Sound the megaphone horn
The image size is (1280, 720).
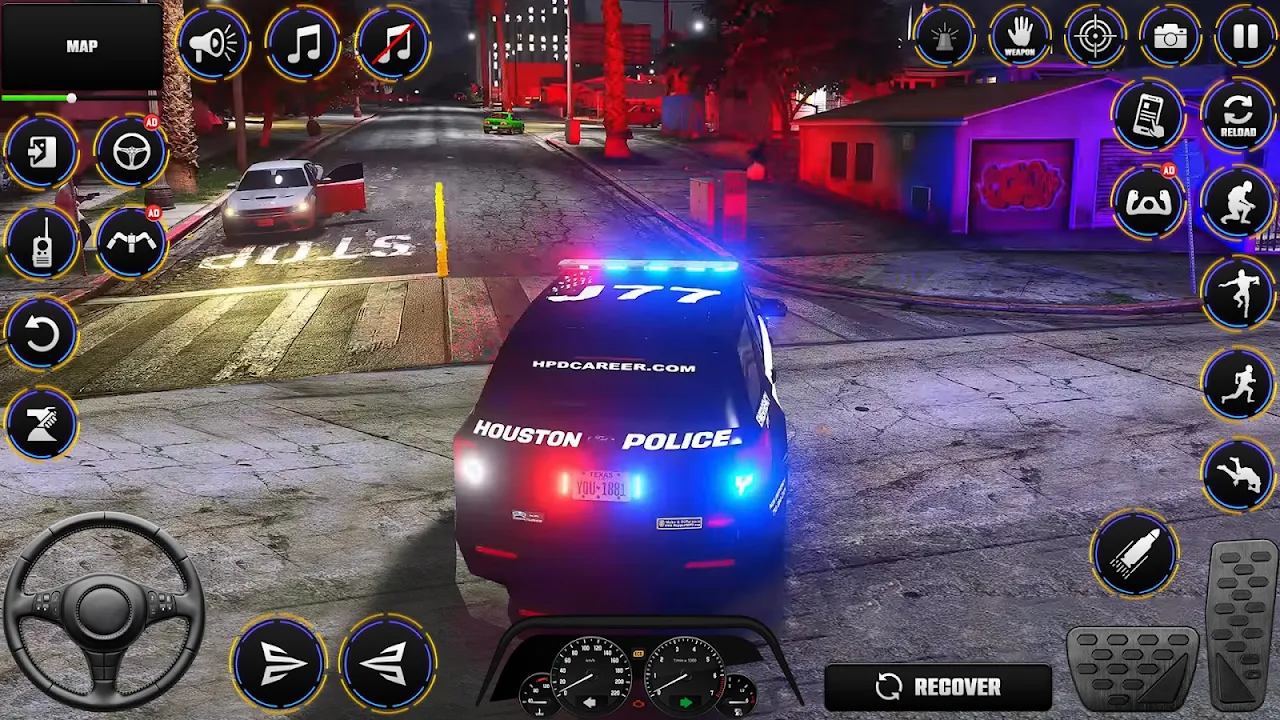[x=213, y=43]
